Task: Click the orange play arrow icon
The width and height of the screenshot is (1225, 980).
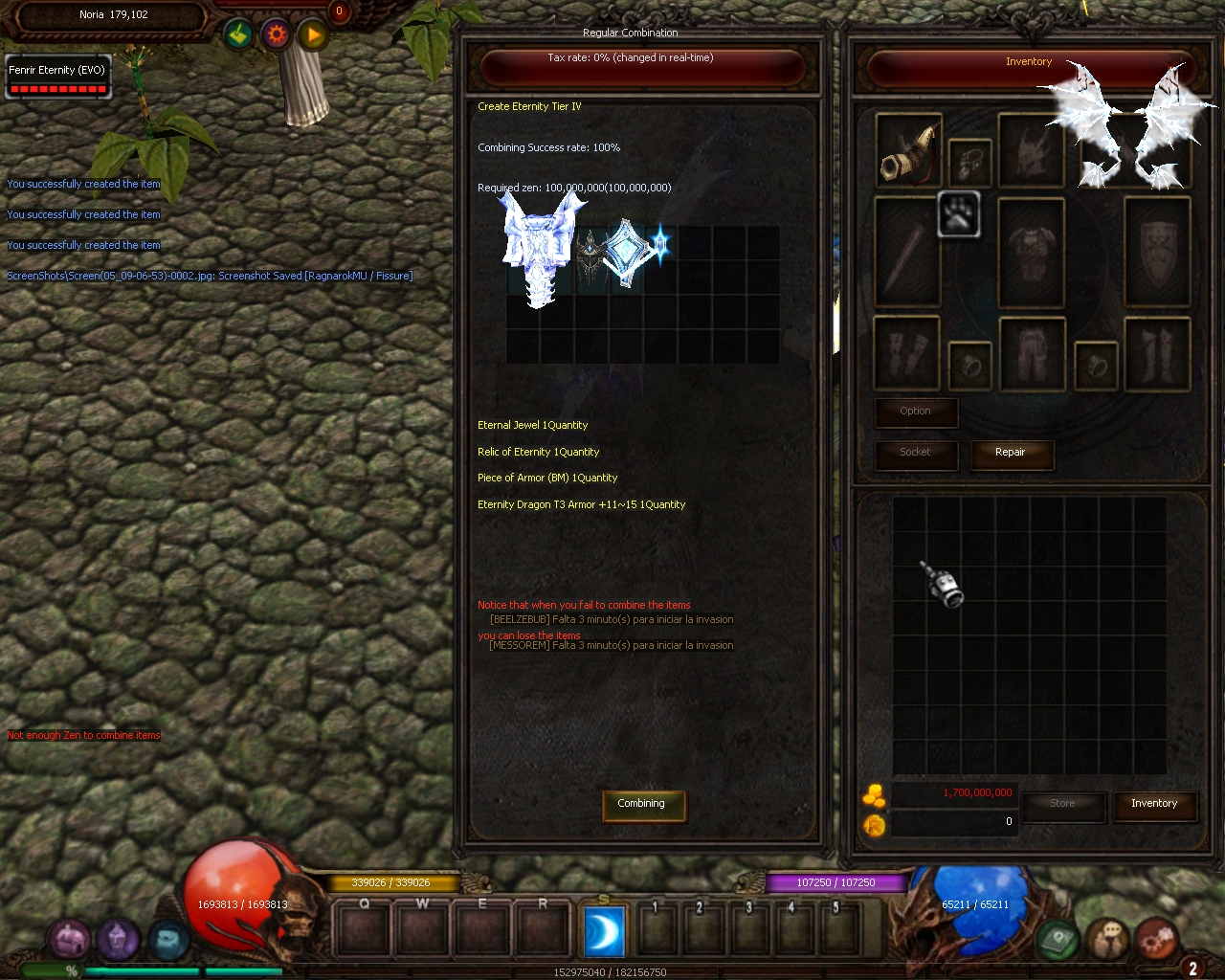Action: coord(313,36)
